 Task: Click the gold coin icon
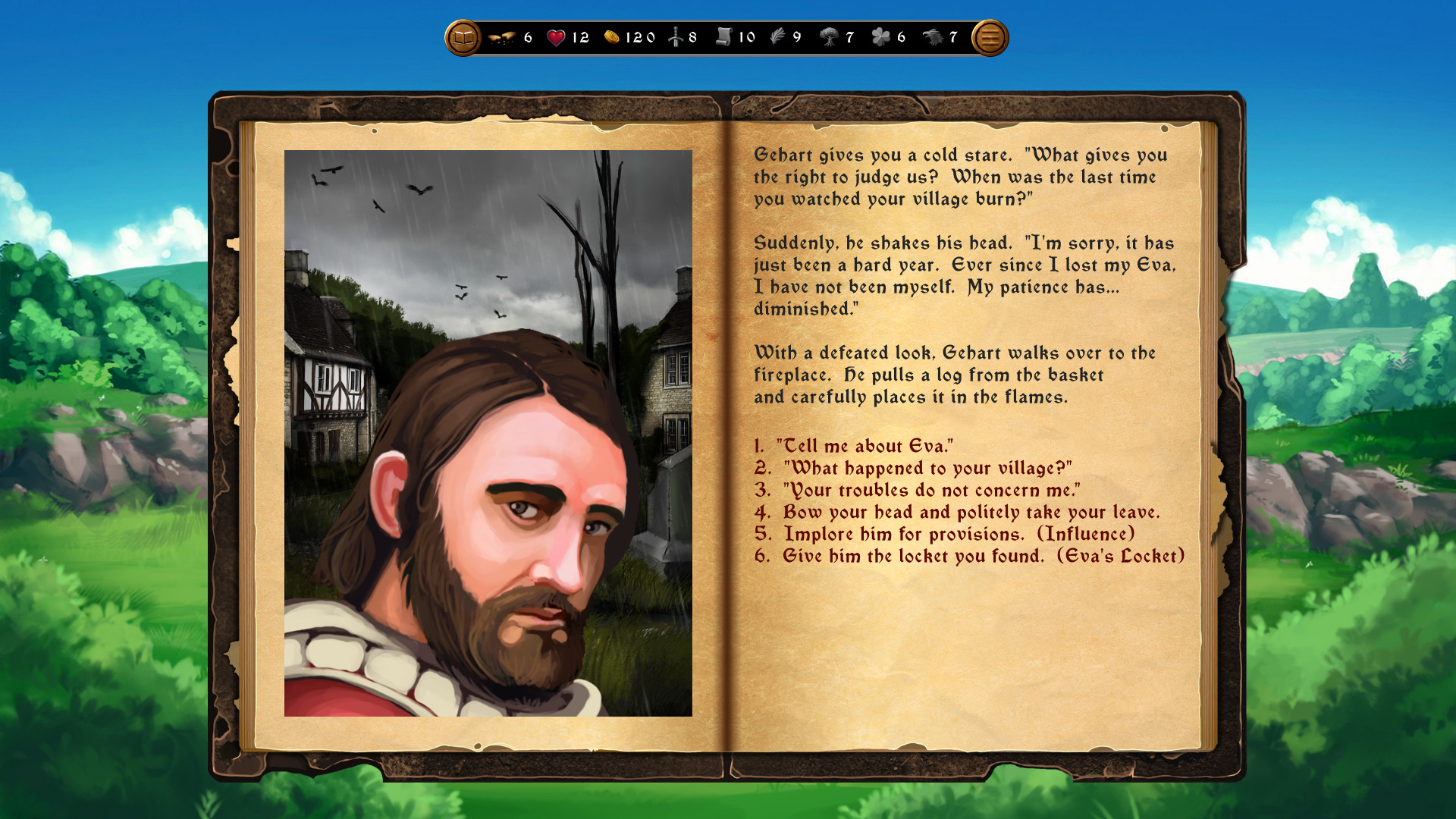click(x=614, y=36)
